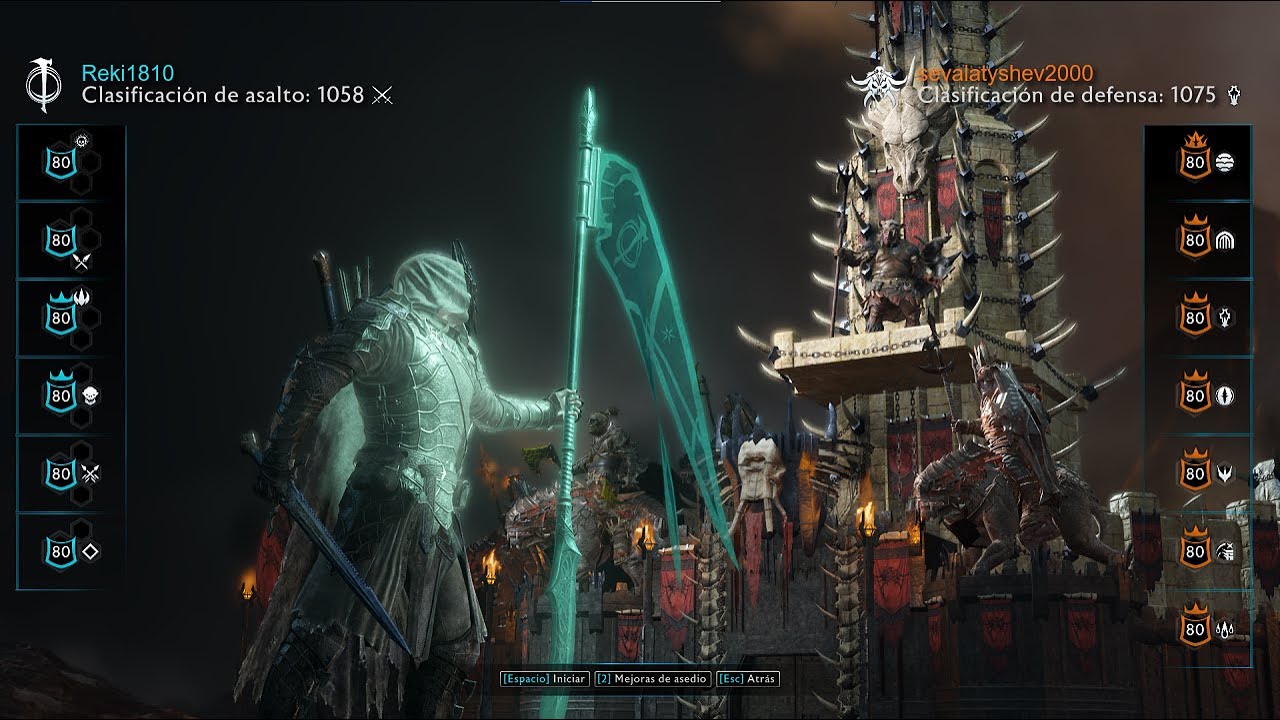Open Mejoras de asedio siege upgrades

pyautogui.click(x=652, y=678)
